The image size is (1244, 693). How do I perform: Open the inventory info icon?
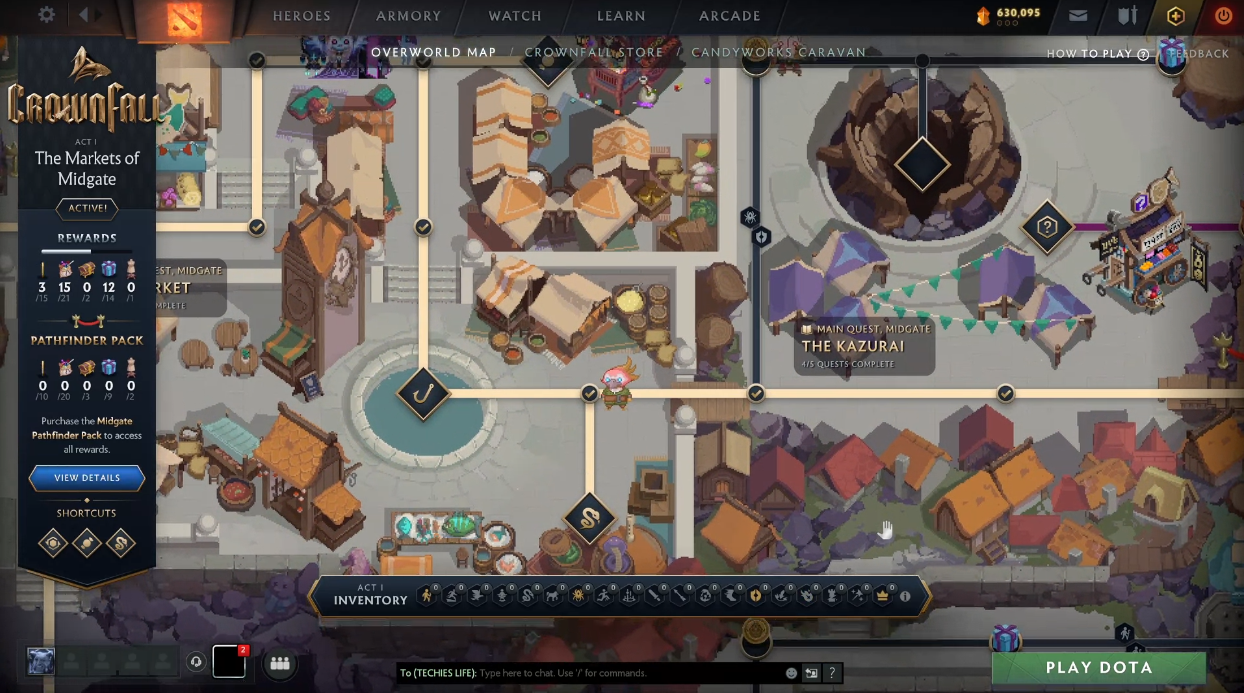905,596
